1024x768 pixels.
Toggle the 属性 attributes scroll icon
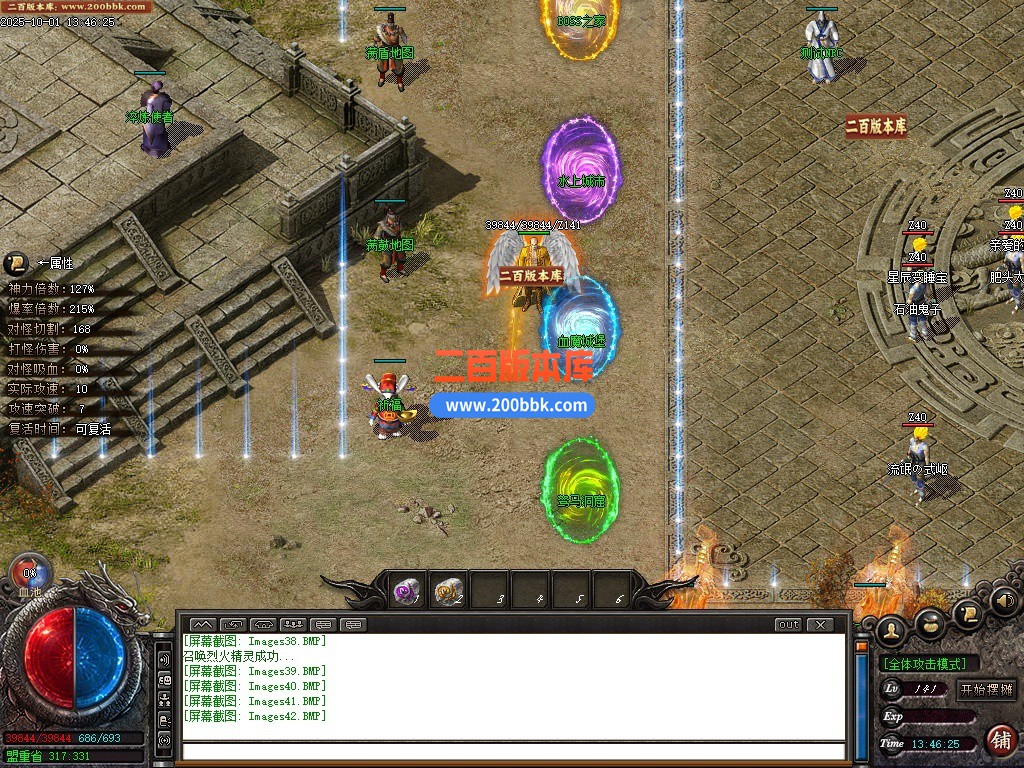(x=15, y=263)
